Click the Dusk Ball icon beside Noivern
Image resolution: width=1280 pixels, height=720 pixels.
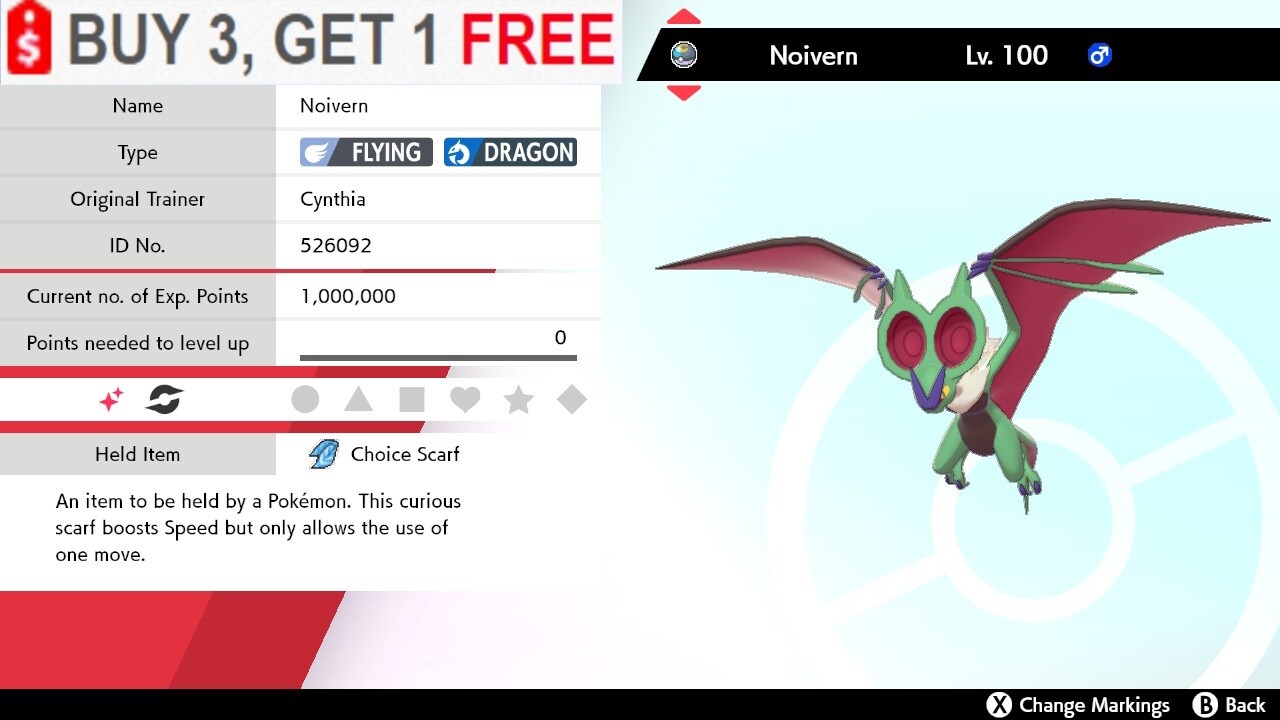[685, 56]
